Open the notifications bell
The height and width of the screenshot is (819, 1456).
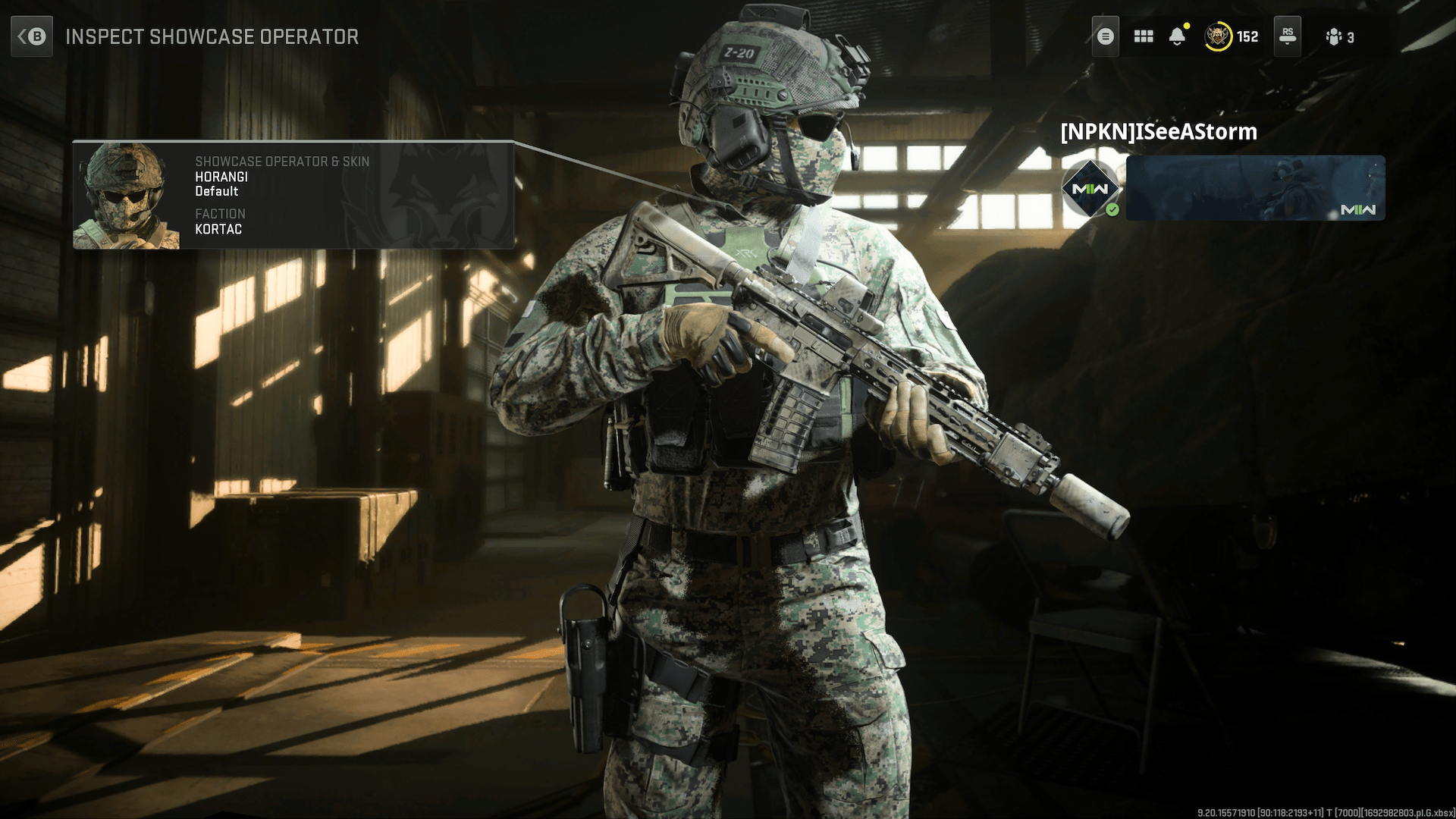1177,36
